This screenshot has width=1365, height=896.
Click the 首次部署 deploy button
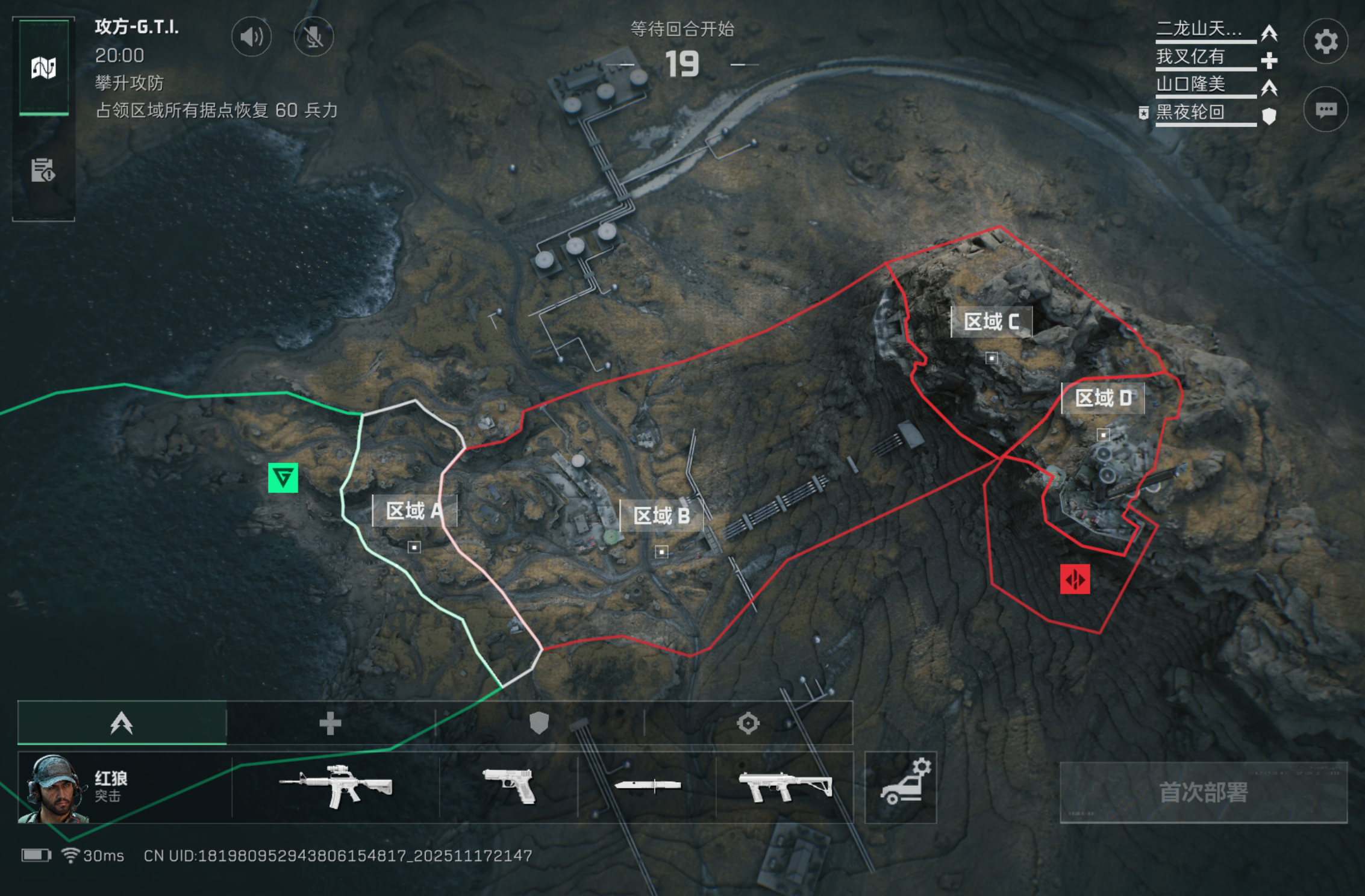(1203, 792)
